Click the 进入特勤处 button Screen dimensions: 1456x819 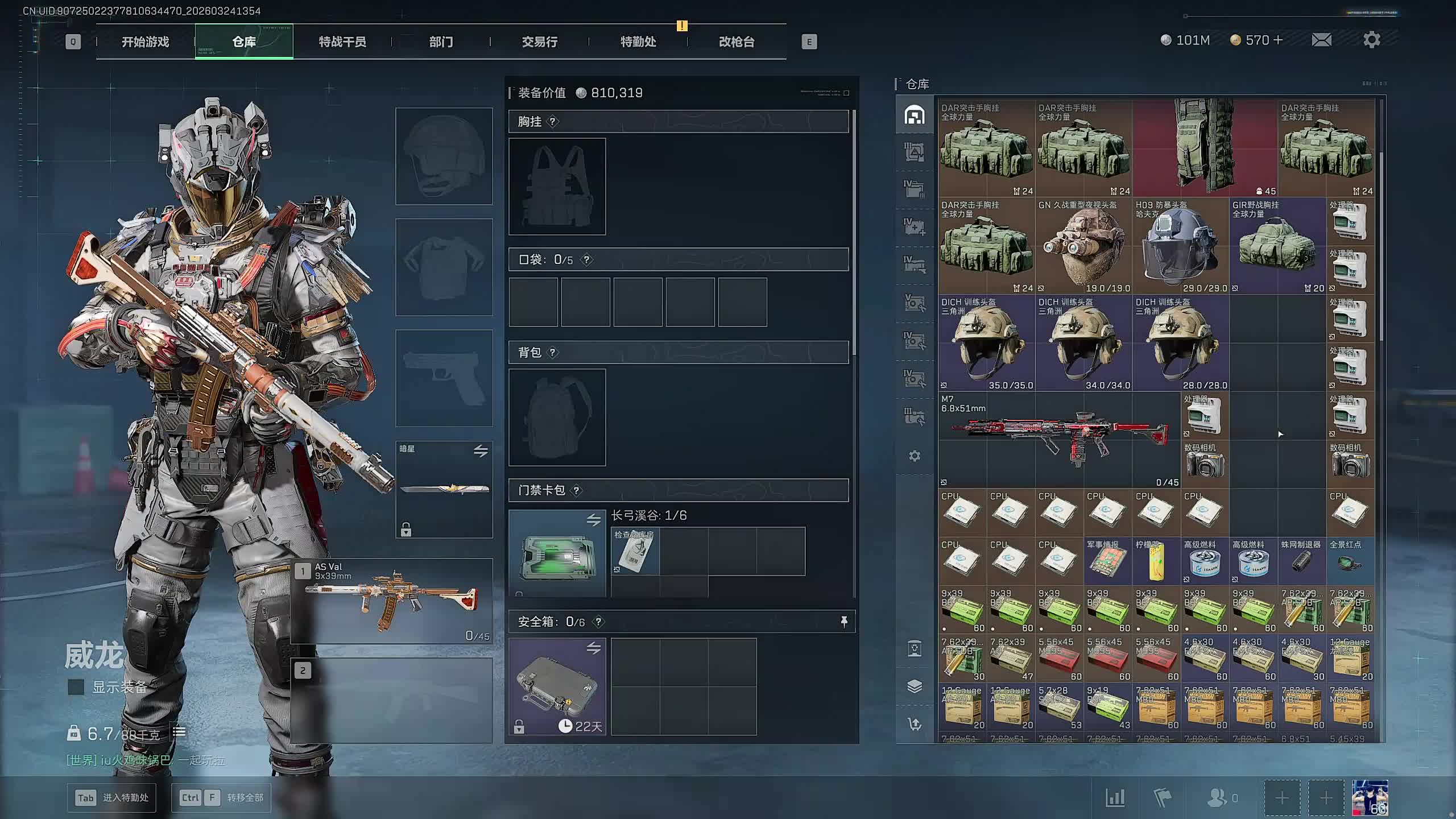coord(111,797)
